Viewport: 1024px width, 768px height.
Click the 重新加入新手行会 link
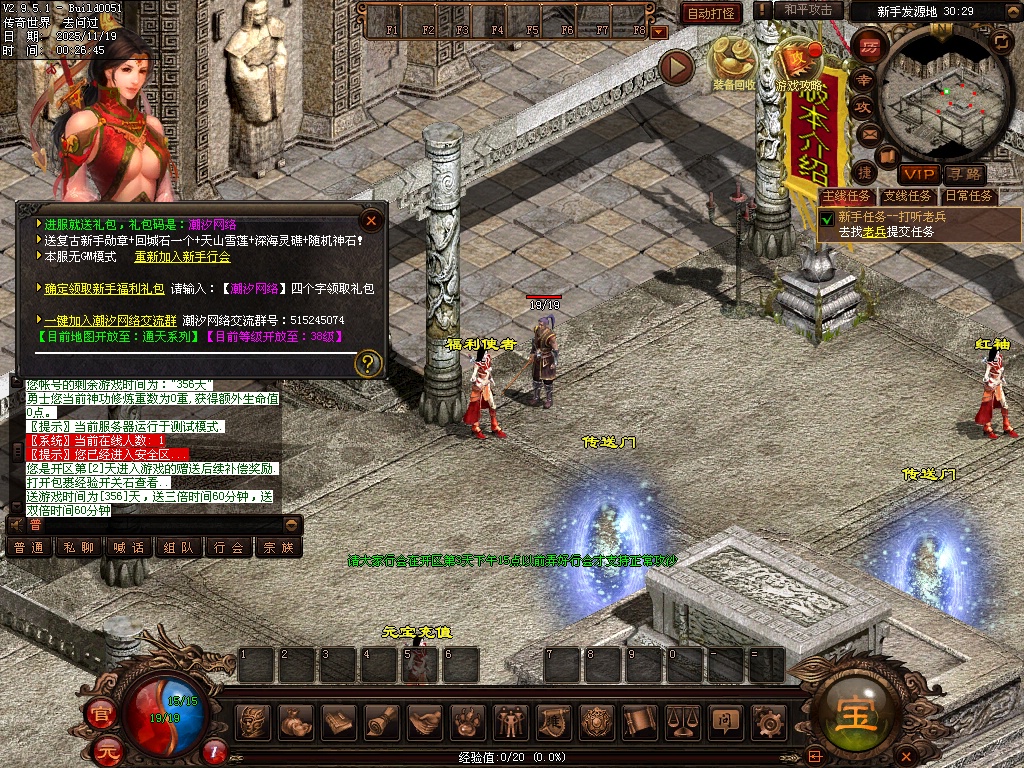pos(182,256)
